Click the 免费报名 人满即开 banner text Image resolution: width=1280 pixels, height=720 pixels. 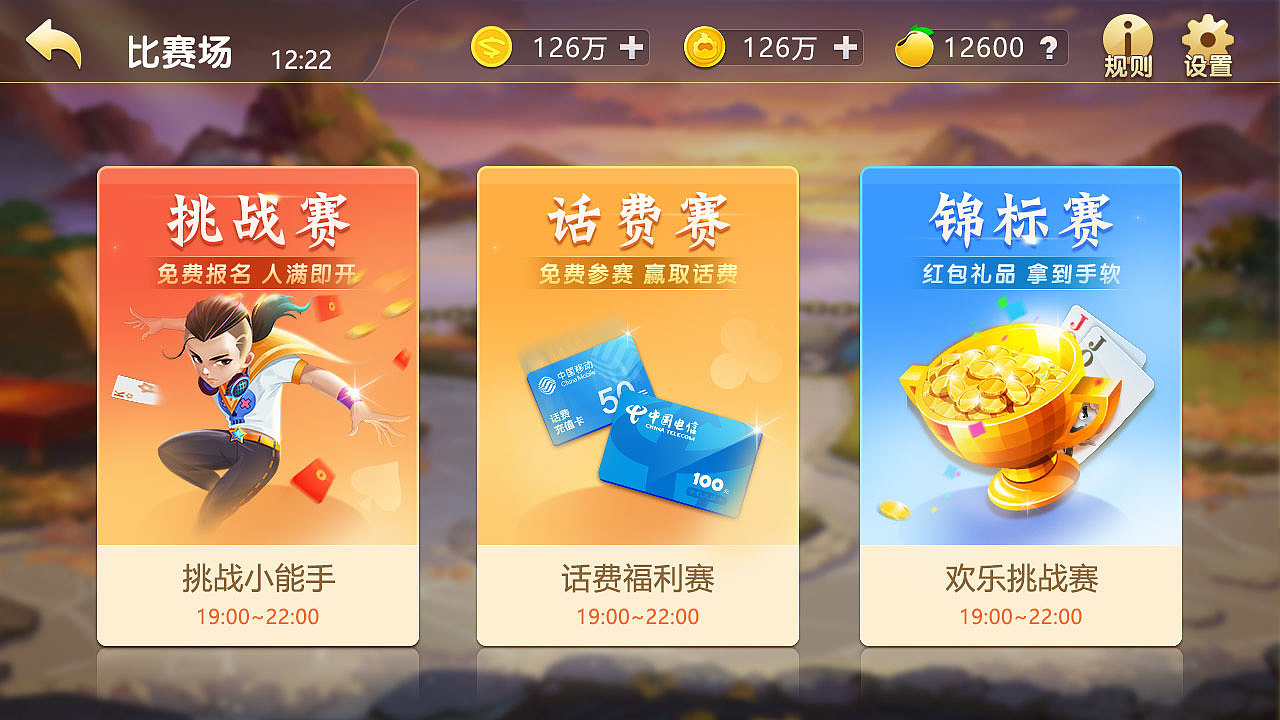[258, 271]
